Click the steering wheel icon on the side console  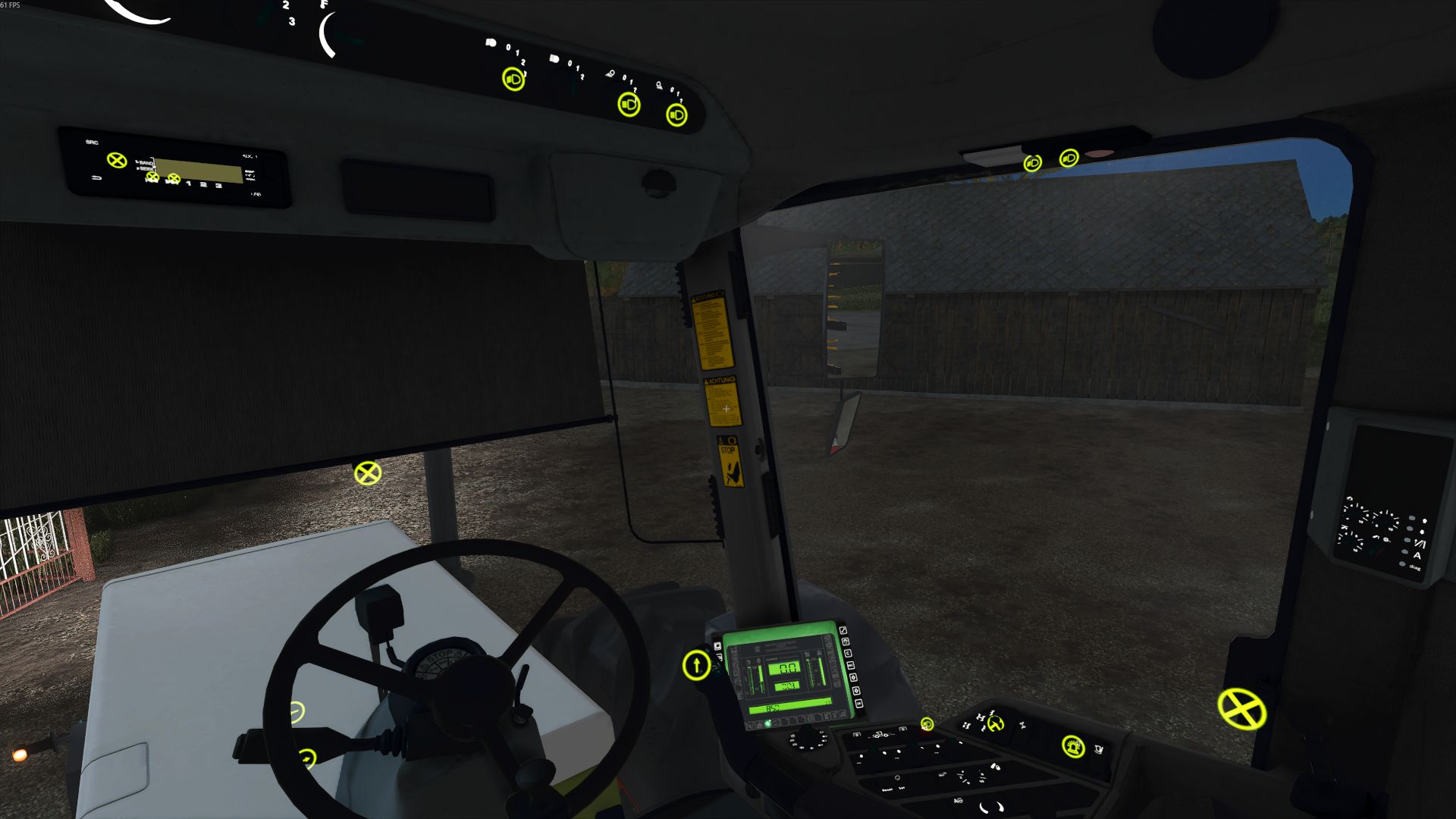click(995, 725)
